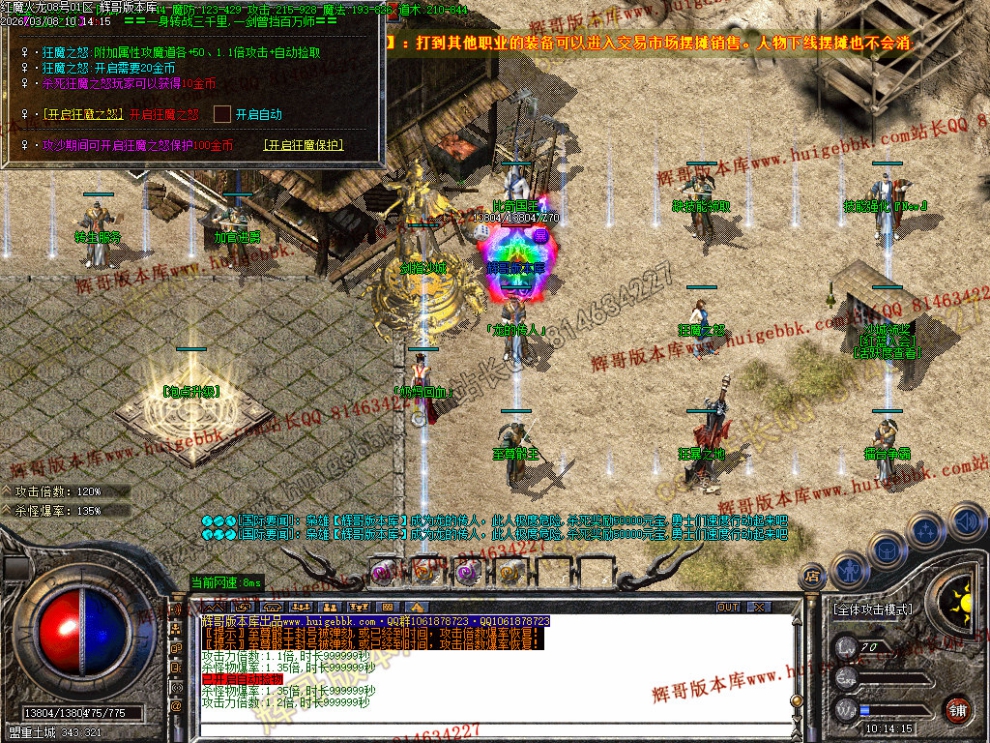Open the bag inventory round button
This screenshot has height=743, width=990.
coord(887,549)
